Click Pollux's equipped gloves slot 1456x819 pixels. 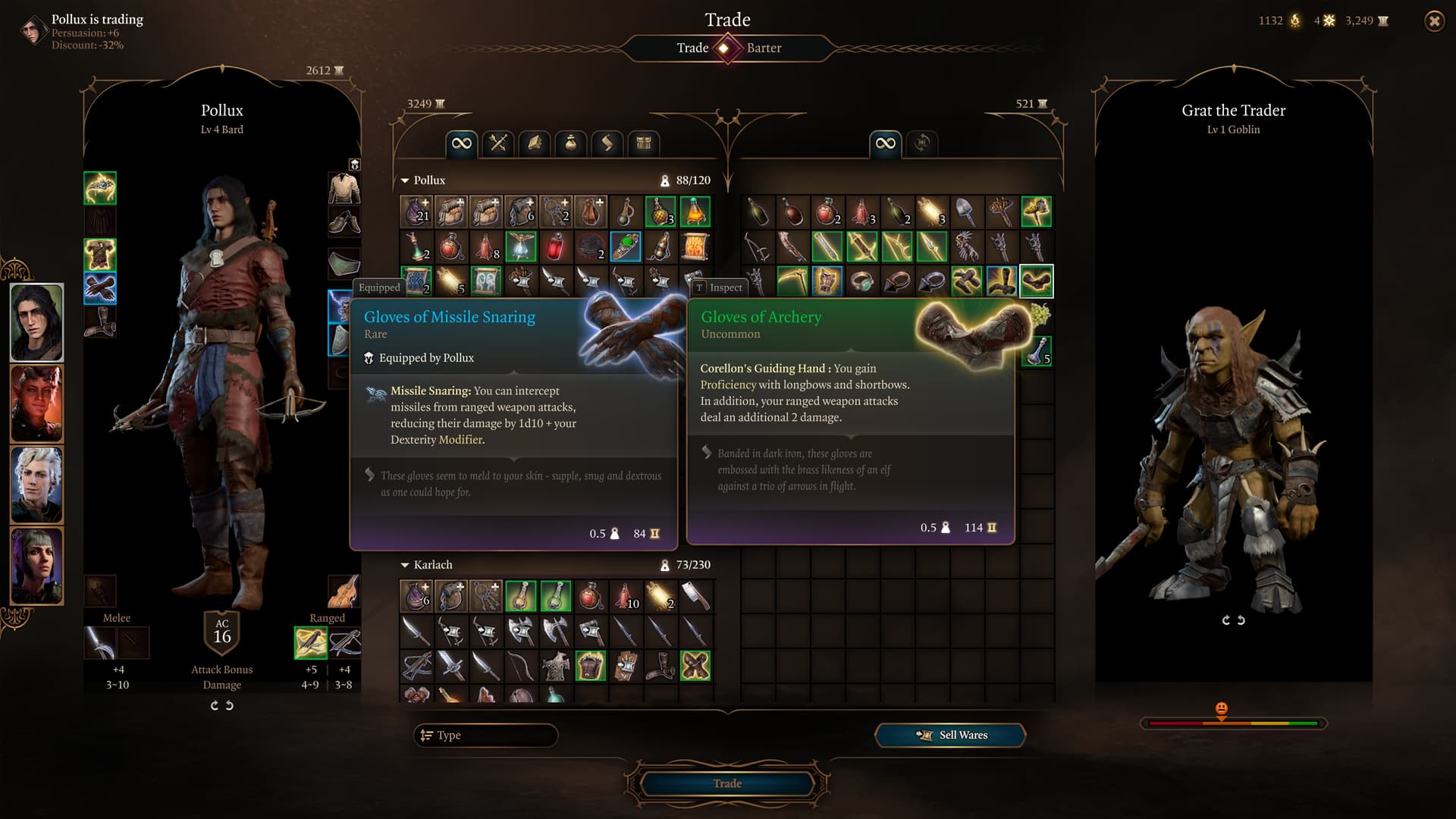100,288
